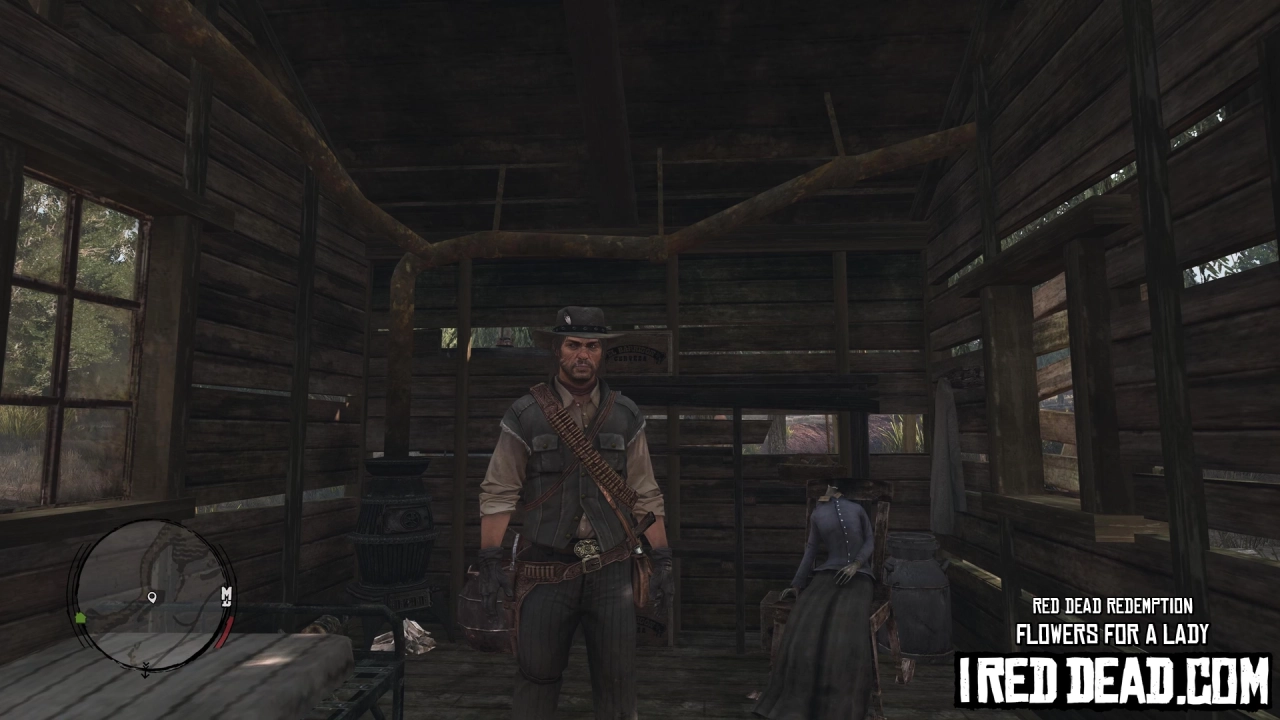This screenshot has height=720, width=1280.
Task: Click the player position arrow below the minimap
Action: tap(144, 672)
